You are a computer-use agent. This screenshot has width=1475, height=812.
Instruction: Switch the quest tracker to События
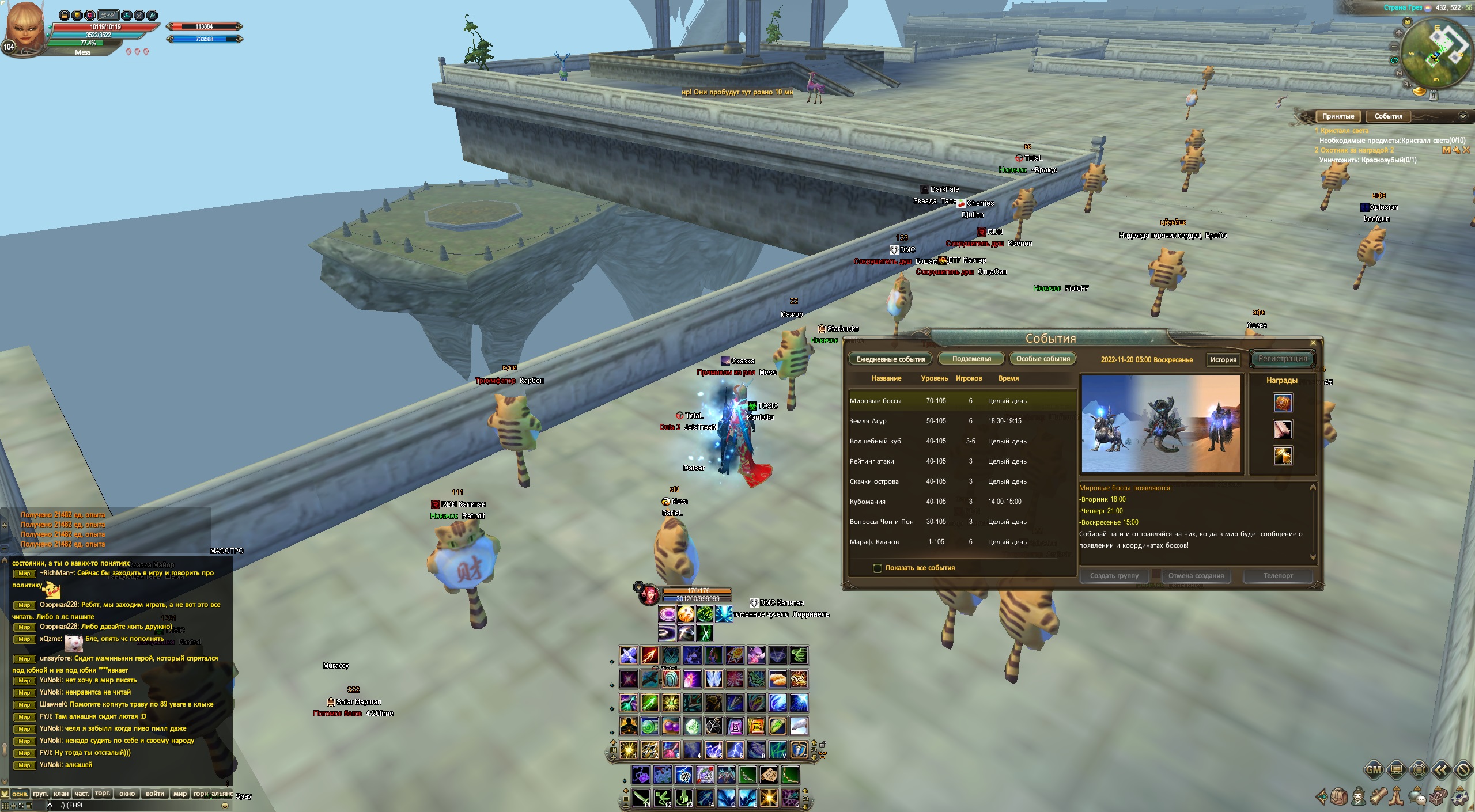[x=1388, y=116]
